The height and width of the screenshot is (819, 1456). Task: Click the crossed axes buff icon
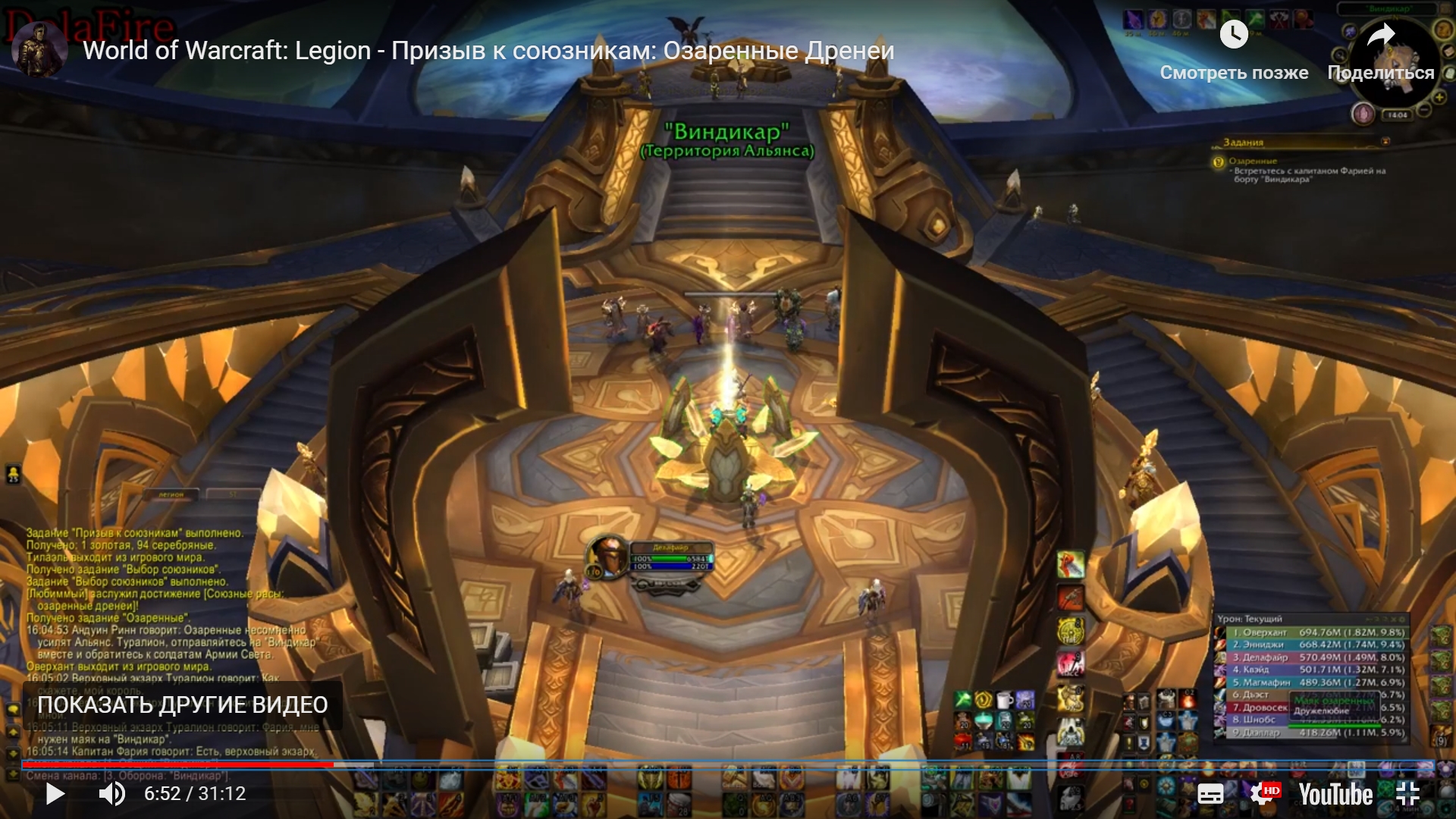[1281, 20]
